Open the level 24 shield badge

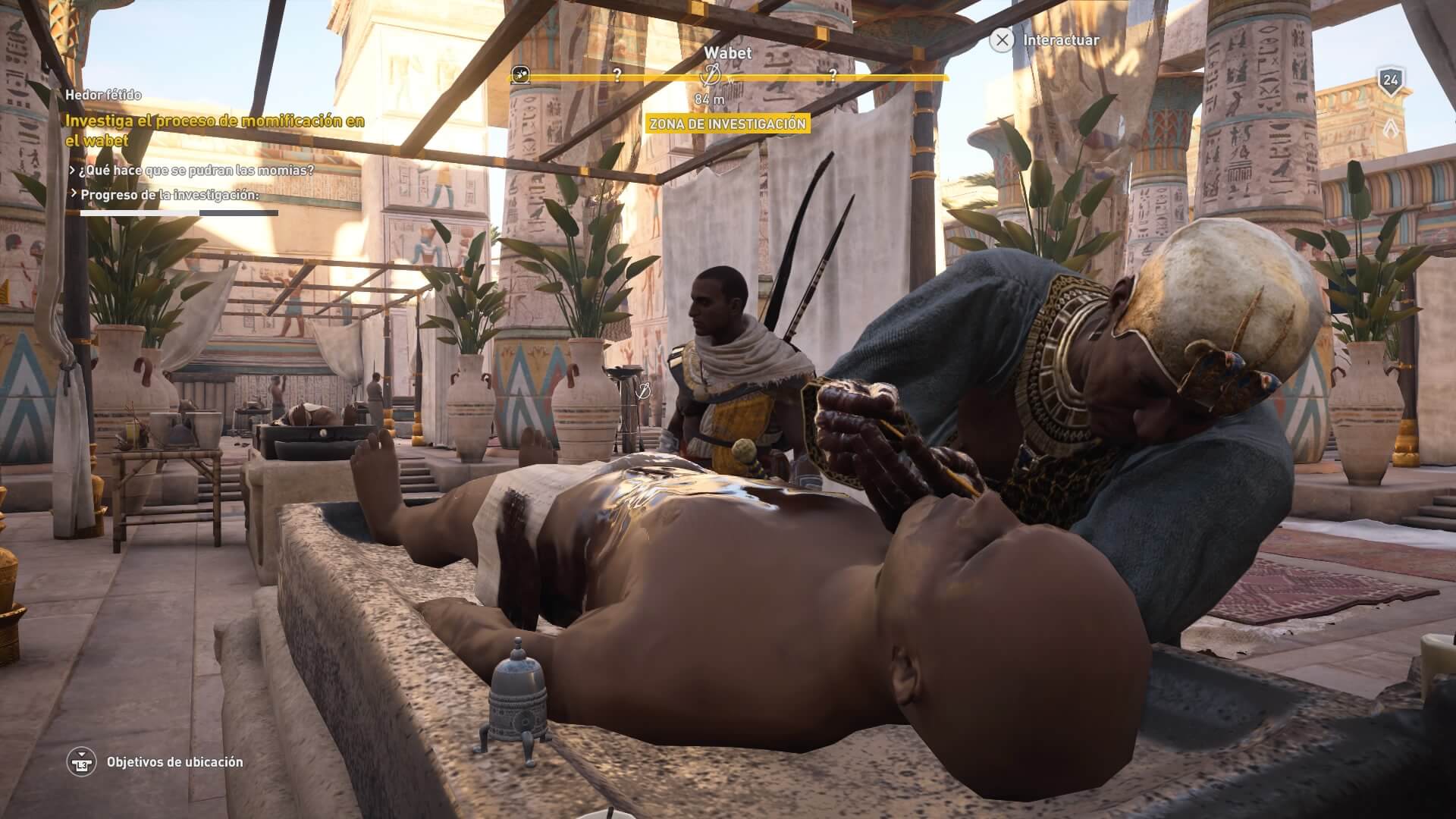click(1390, 80)
